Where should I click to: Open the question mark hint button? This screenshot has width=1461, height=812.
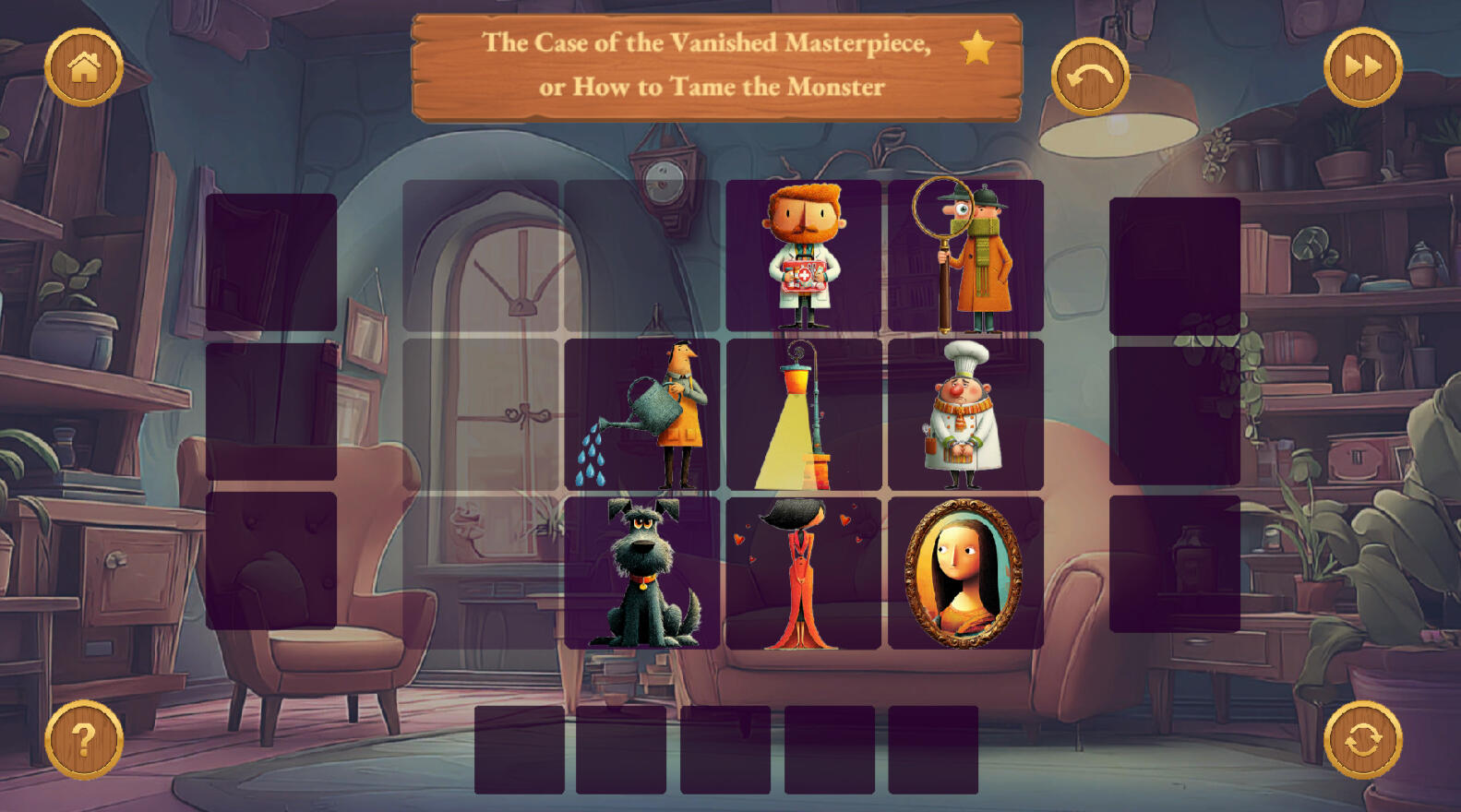pos(84,739)
